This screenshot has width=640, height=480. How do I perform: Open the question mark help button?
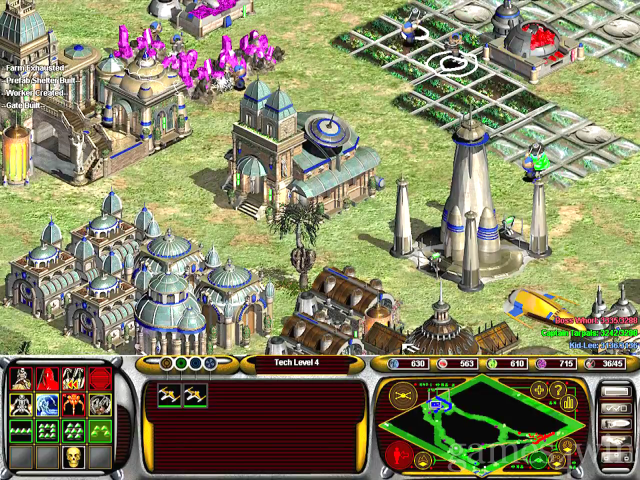(x=559, y=391)
